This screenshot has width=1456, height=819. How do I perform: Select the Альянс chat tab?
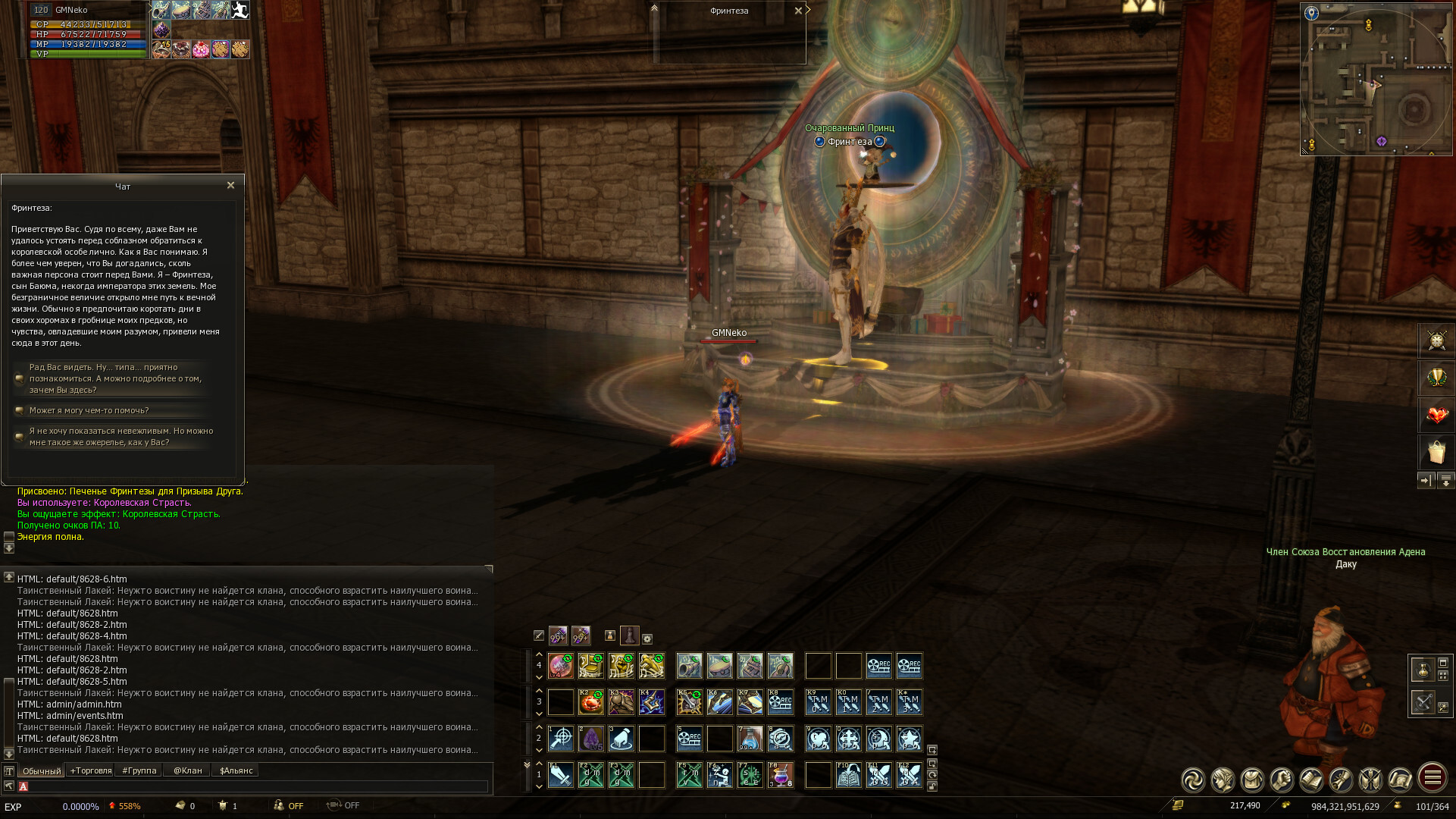pos(236,770)
